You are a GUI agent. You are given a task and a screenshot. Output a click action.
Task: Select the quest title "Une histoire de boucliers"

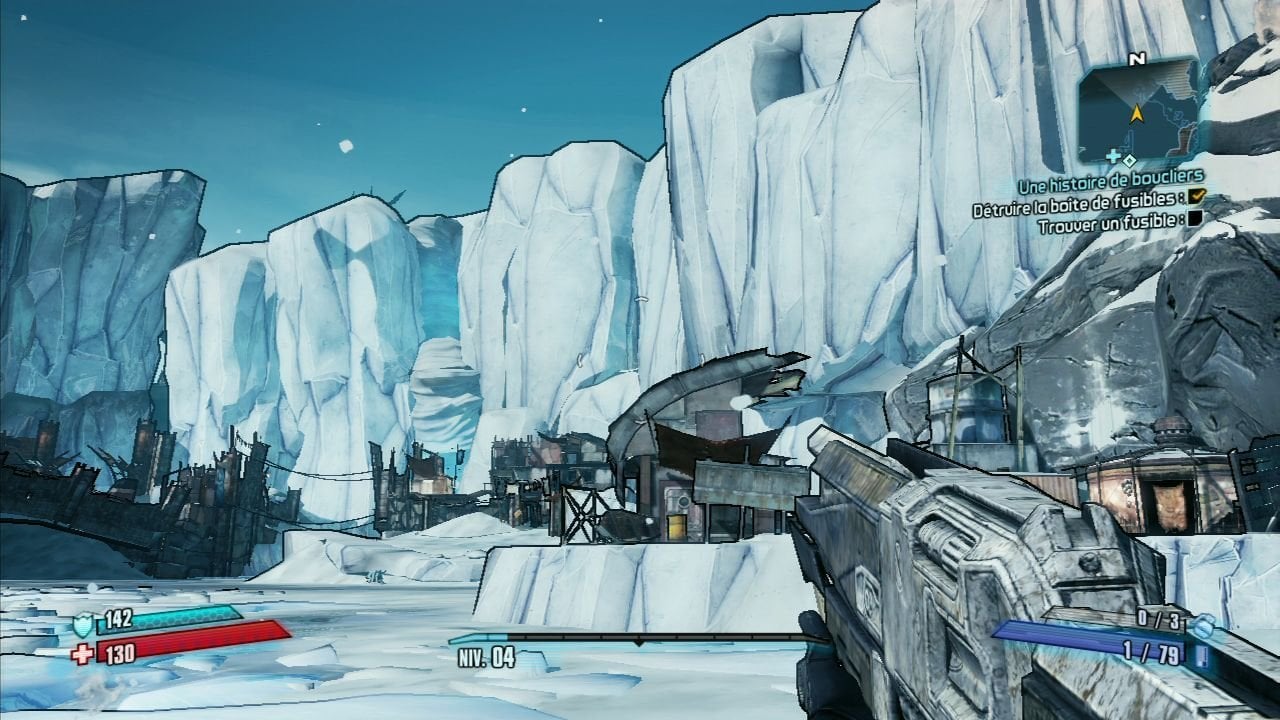1110,186
